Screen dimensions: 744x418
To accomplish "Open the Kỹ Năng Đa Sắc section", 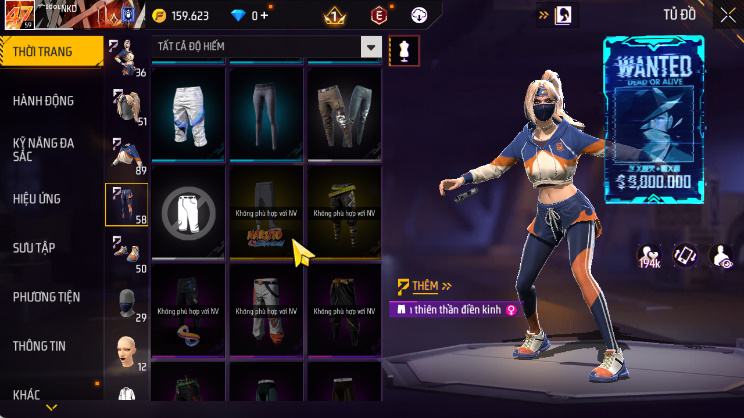I will point(43,149).
